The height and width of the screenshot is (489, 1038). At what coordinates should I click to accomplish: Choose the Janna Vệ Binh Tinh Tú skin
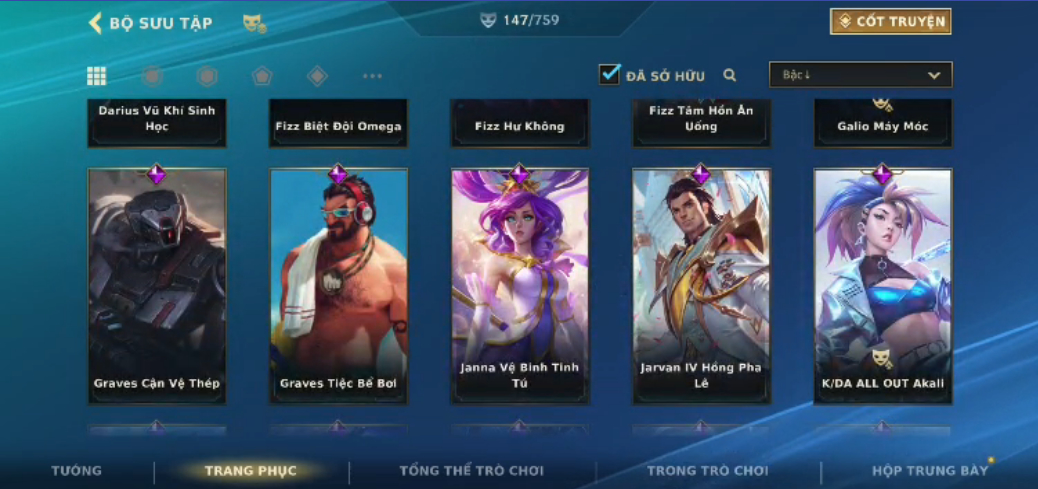(x=519, y=285)
